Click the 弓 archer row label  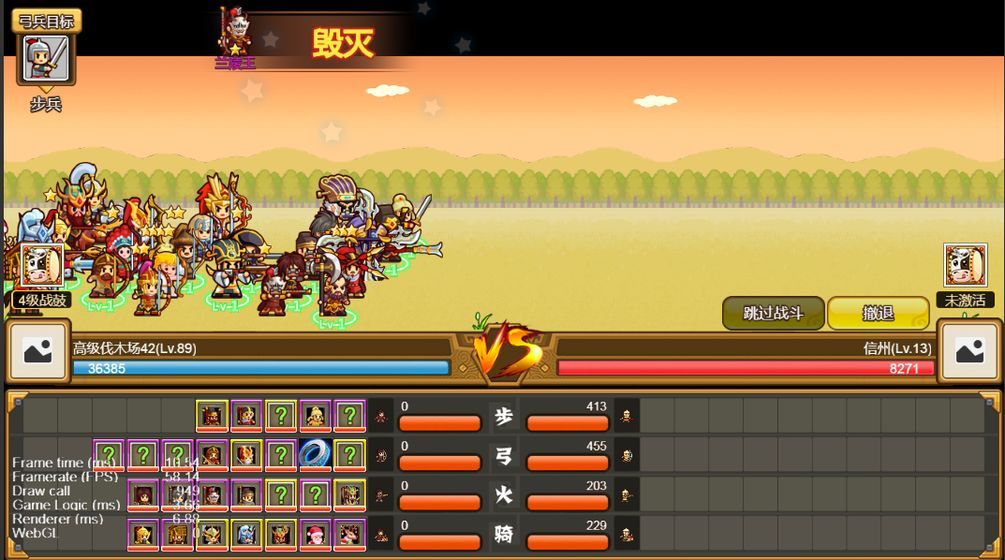(x=503, y=456)
